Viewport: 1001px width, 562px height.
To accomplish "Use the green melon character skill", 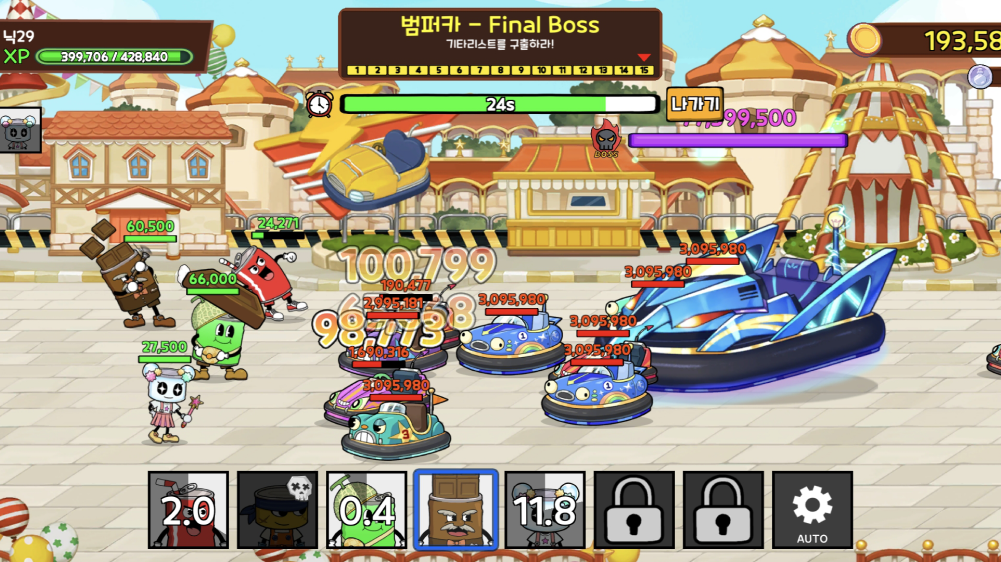I will coord(367,510).
